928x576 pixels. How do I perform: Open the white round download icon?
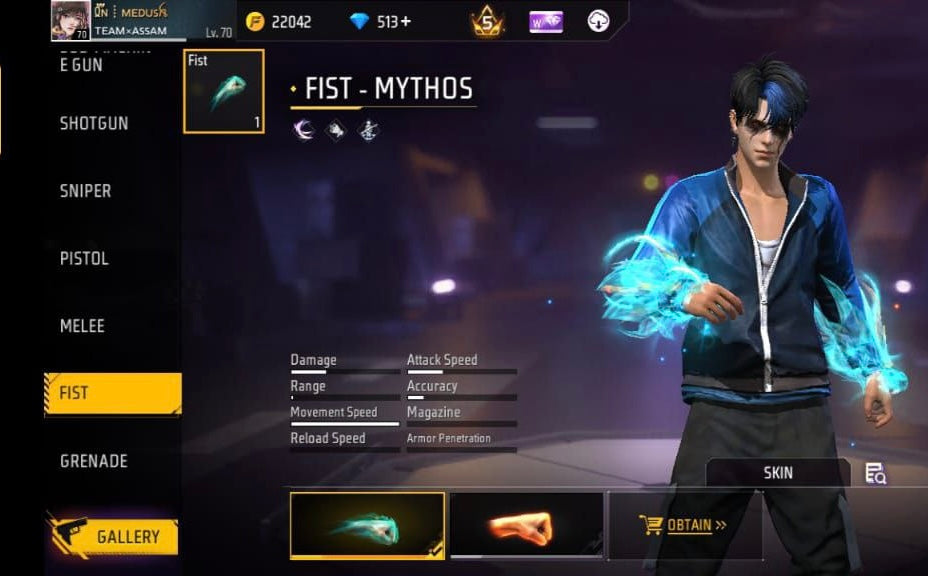pos(598,21)
